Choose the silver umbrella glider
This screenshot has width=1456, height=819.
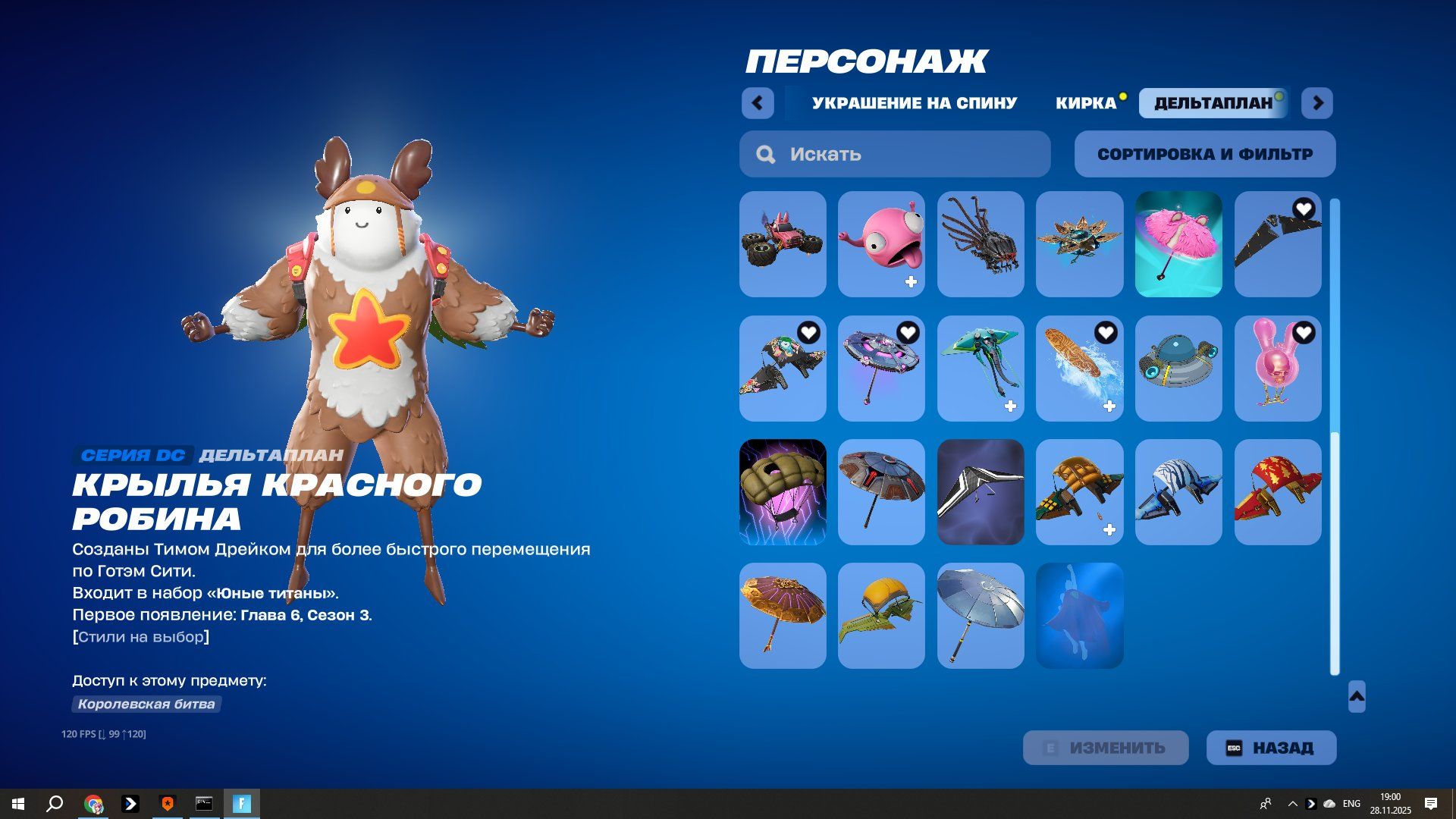click(x=981, y=616)
